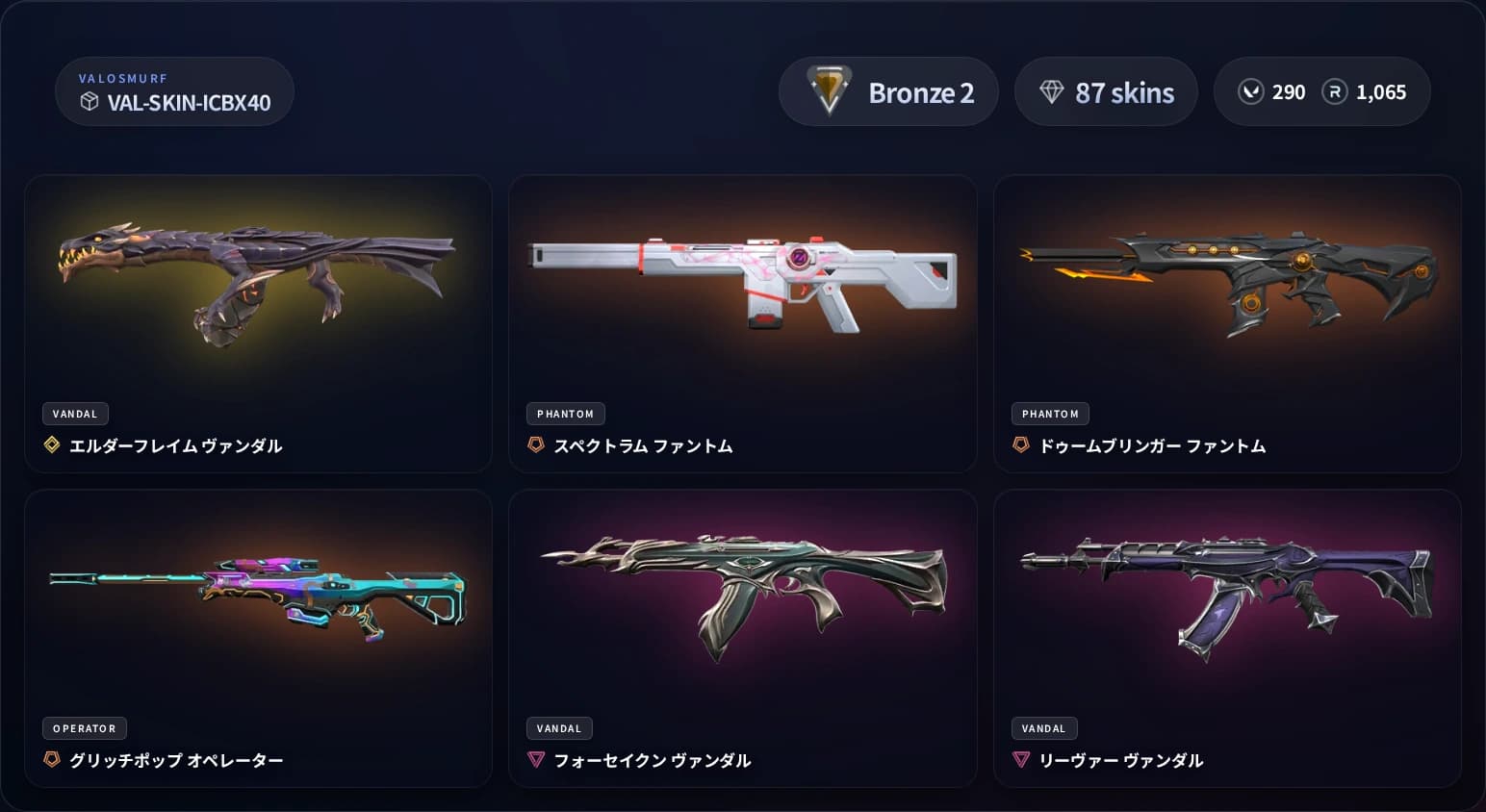Click the pink rarity icon on フォーセイクン ヴァンダル
This screenshot has width=1486, height=812.
[x=536, y=759]
